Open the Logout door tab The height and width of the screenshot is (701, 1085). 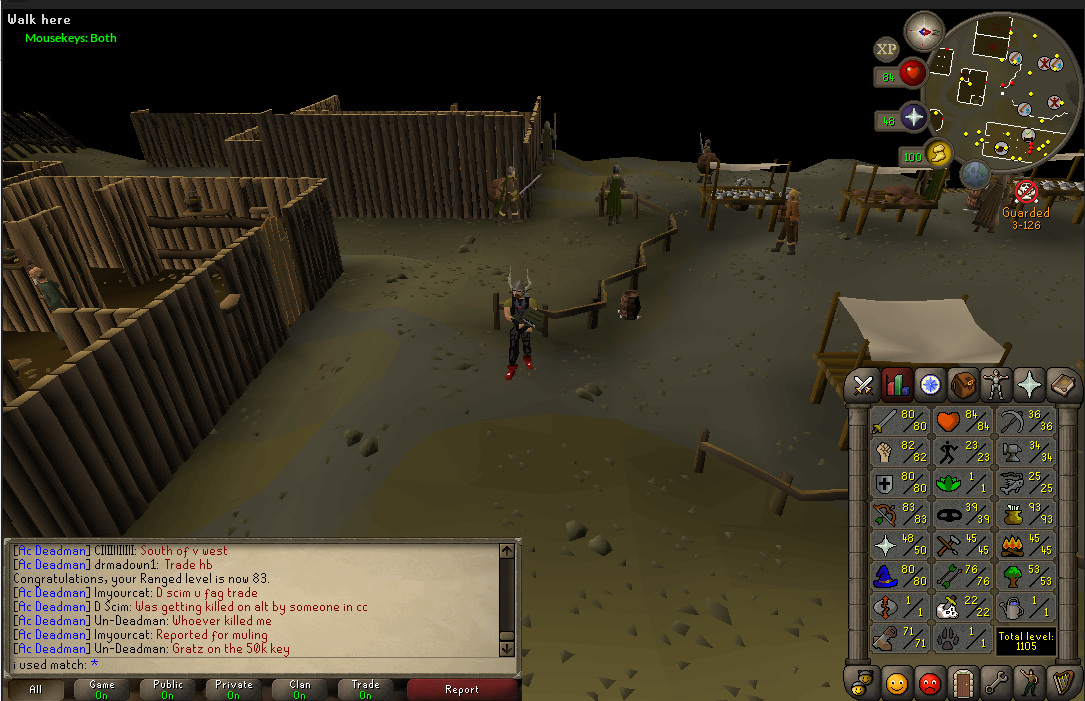click(x=964, y=683)
